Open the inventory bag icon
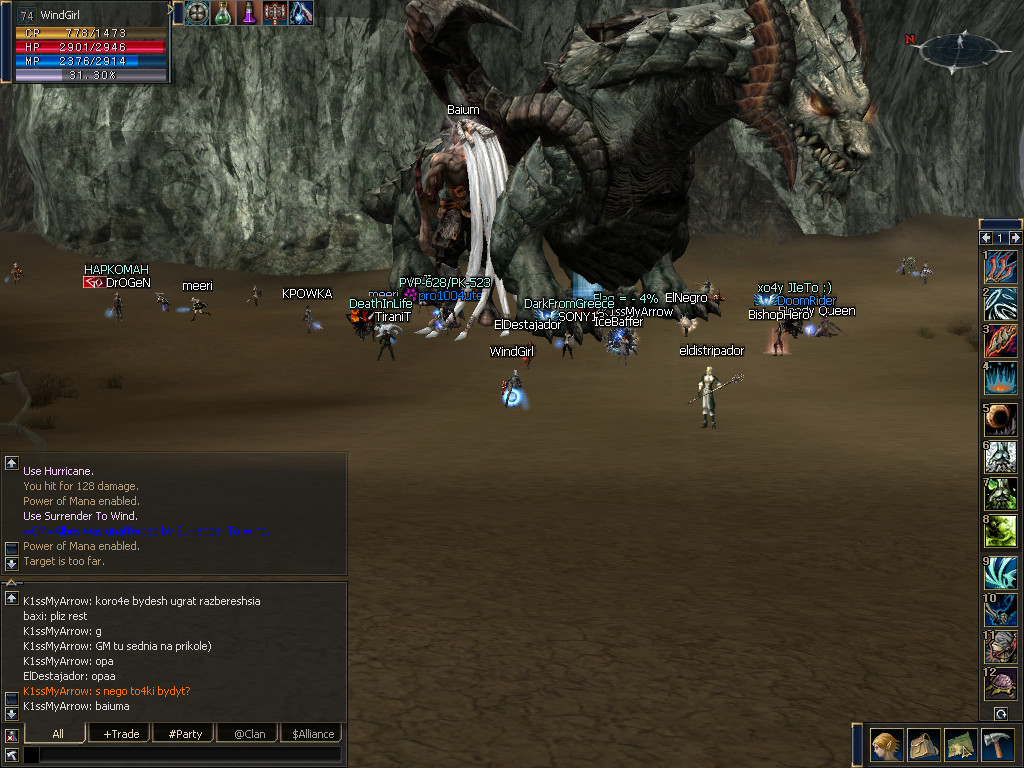Viewport: 1024px width, 768px height. tap(922, 745)
